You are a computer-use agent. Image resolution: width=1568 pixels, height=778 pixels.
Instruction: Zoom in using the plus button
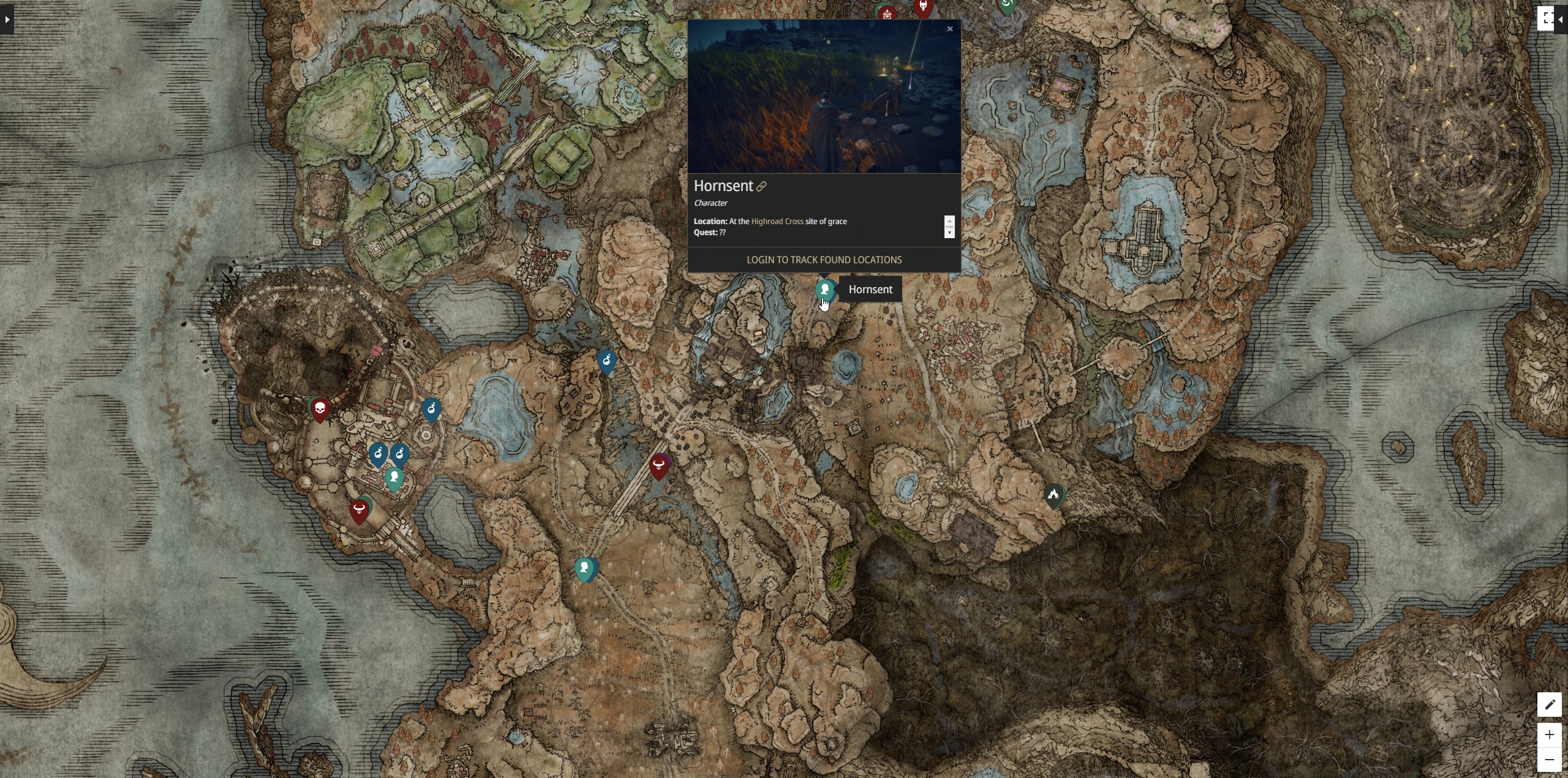pyautogui.click(x=1550, y=735)
